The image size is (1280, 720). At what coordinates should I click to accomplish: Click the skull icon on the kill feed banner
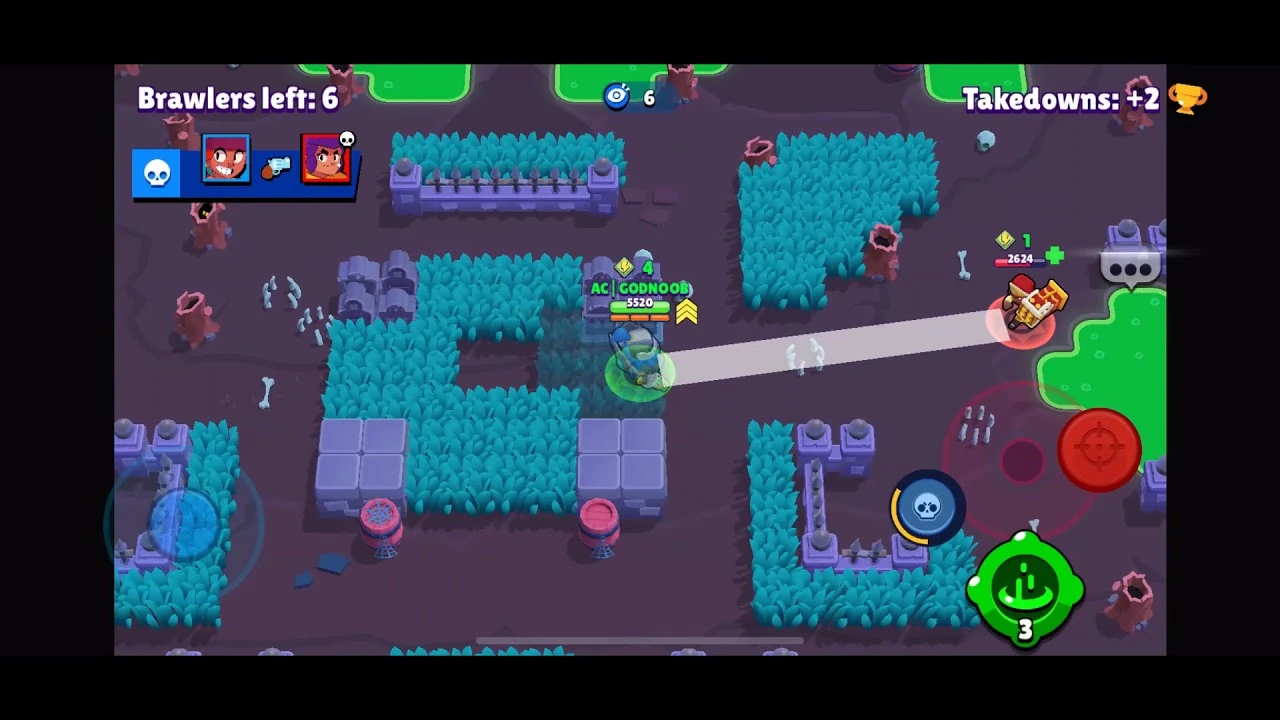(156, 172)
